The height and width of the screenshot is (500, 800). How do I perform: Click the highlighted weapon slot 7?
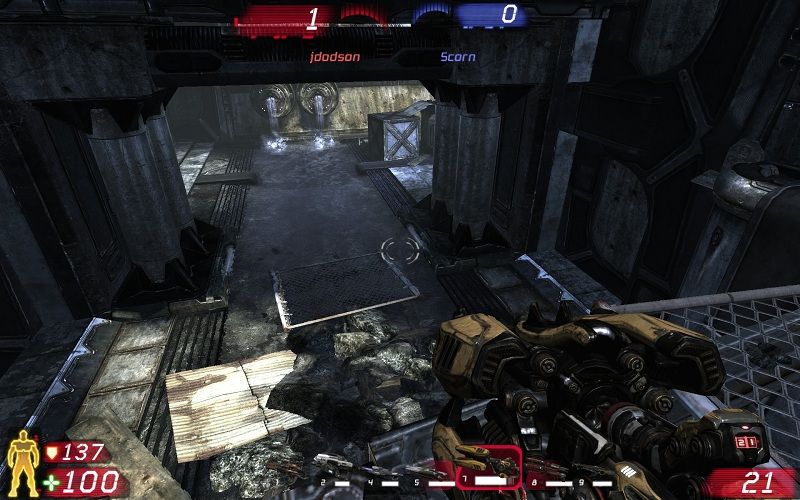(x=488, y=467)
